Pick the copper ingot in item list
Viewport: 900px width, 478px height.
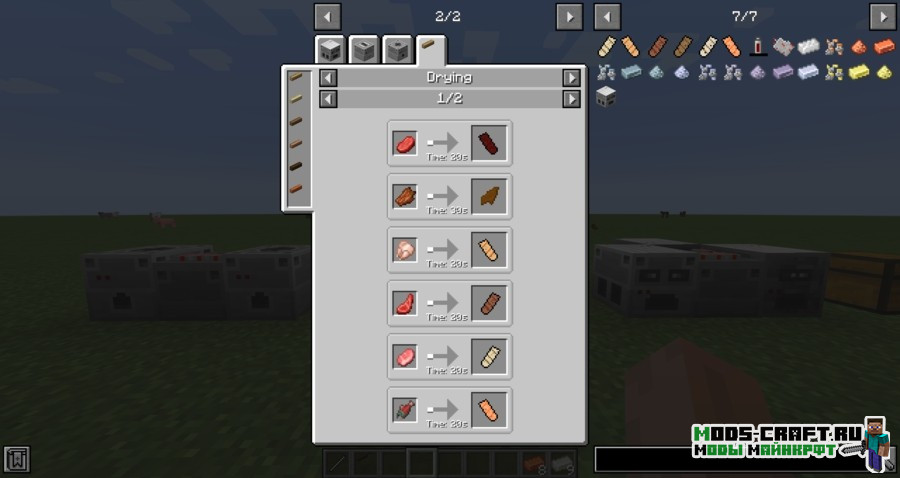pos(882,46)
